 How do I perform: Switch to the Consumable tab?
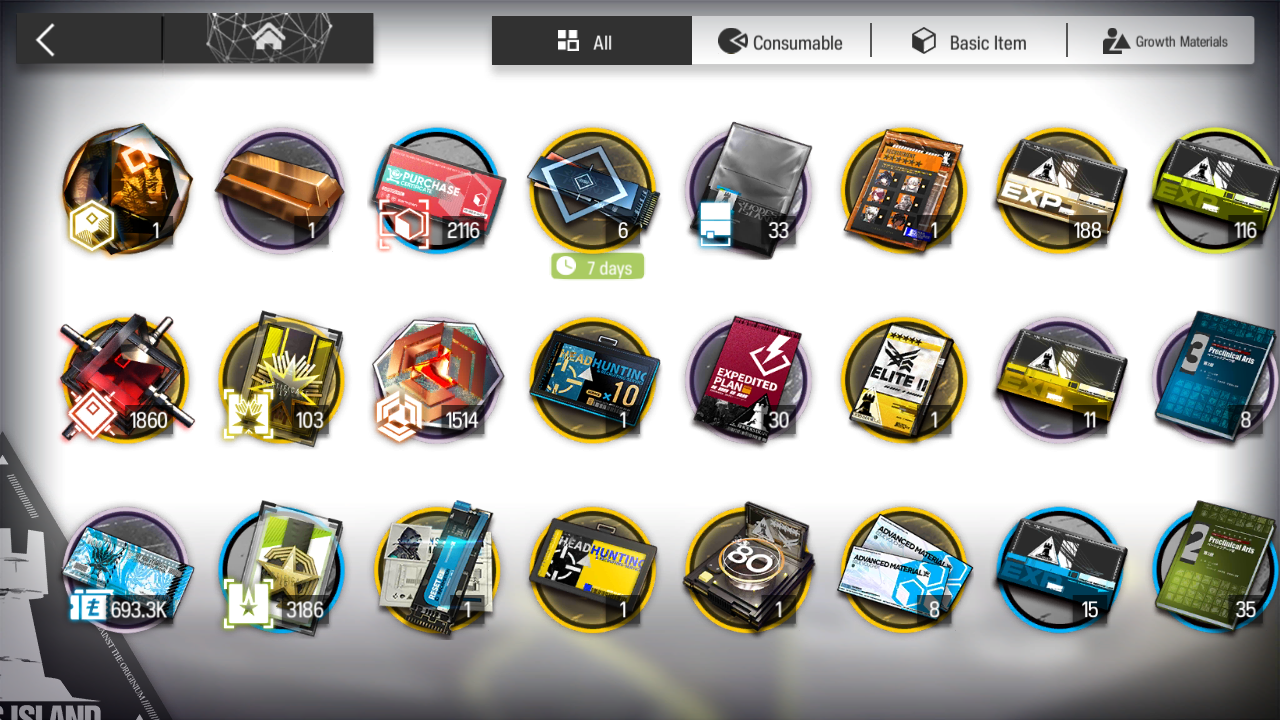coord(781,42)
